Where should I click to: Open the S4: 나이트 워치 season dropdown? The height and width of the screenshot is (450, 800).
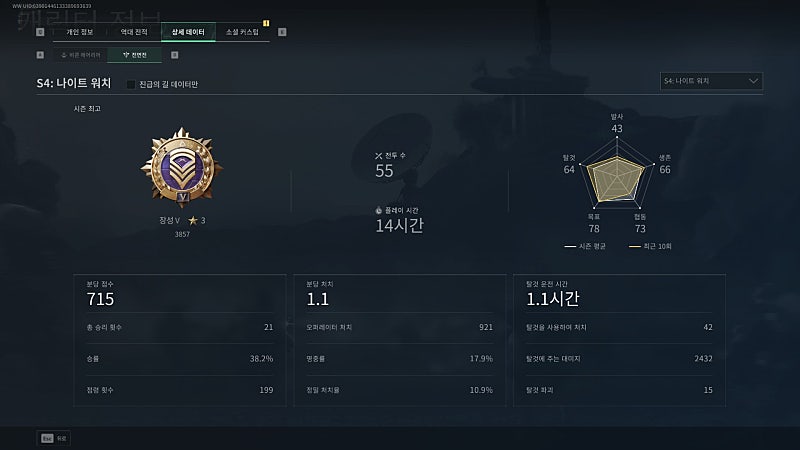pyautogui.click(x=712, y=81)
